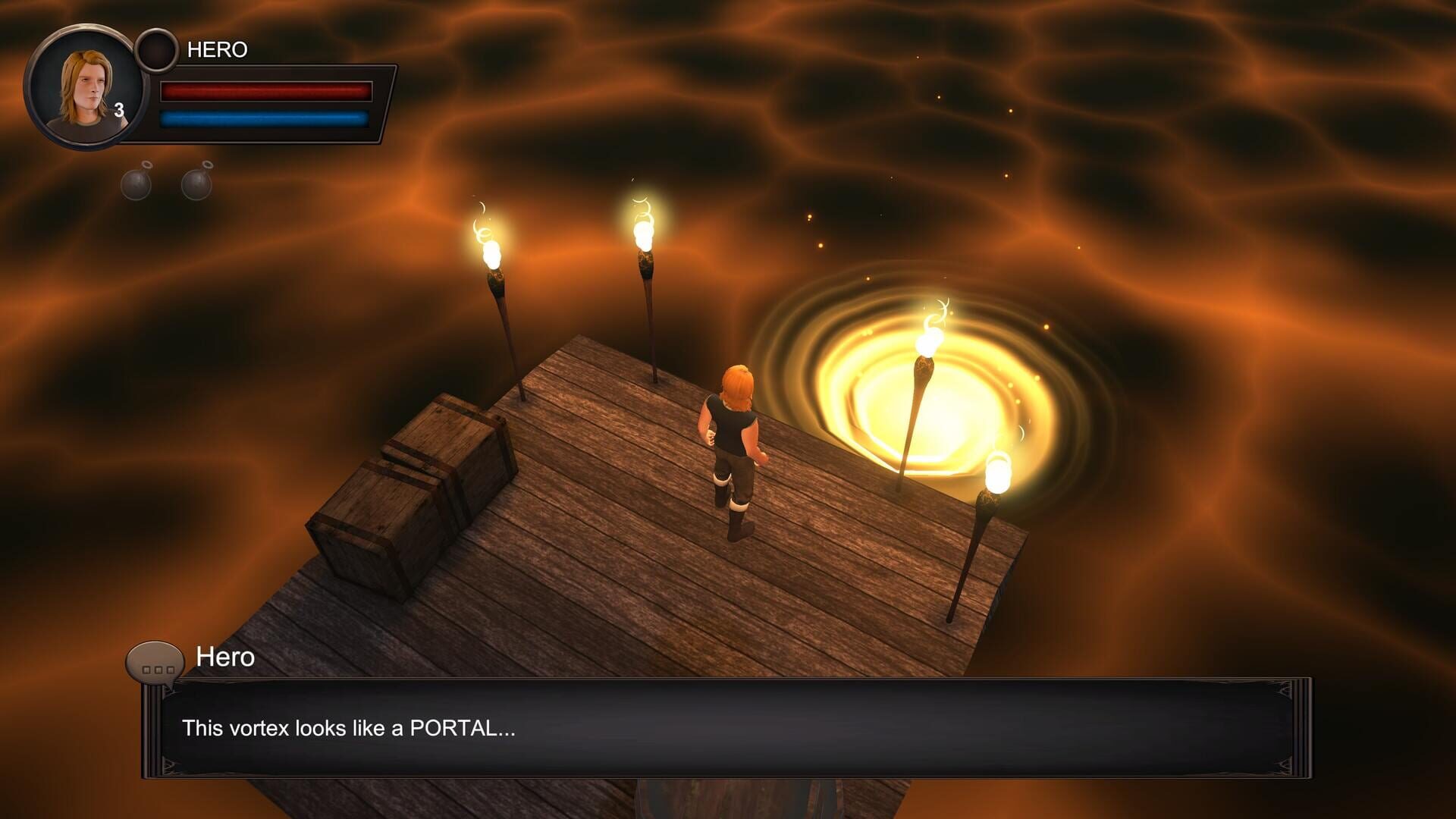Click the Hero portrait avatar
1456x819 pixels.
pos(87,83)
